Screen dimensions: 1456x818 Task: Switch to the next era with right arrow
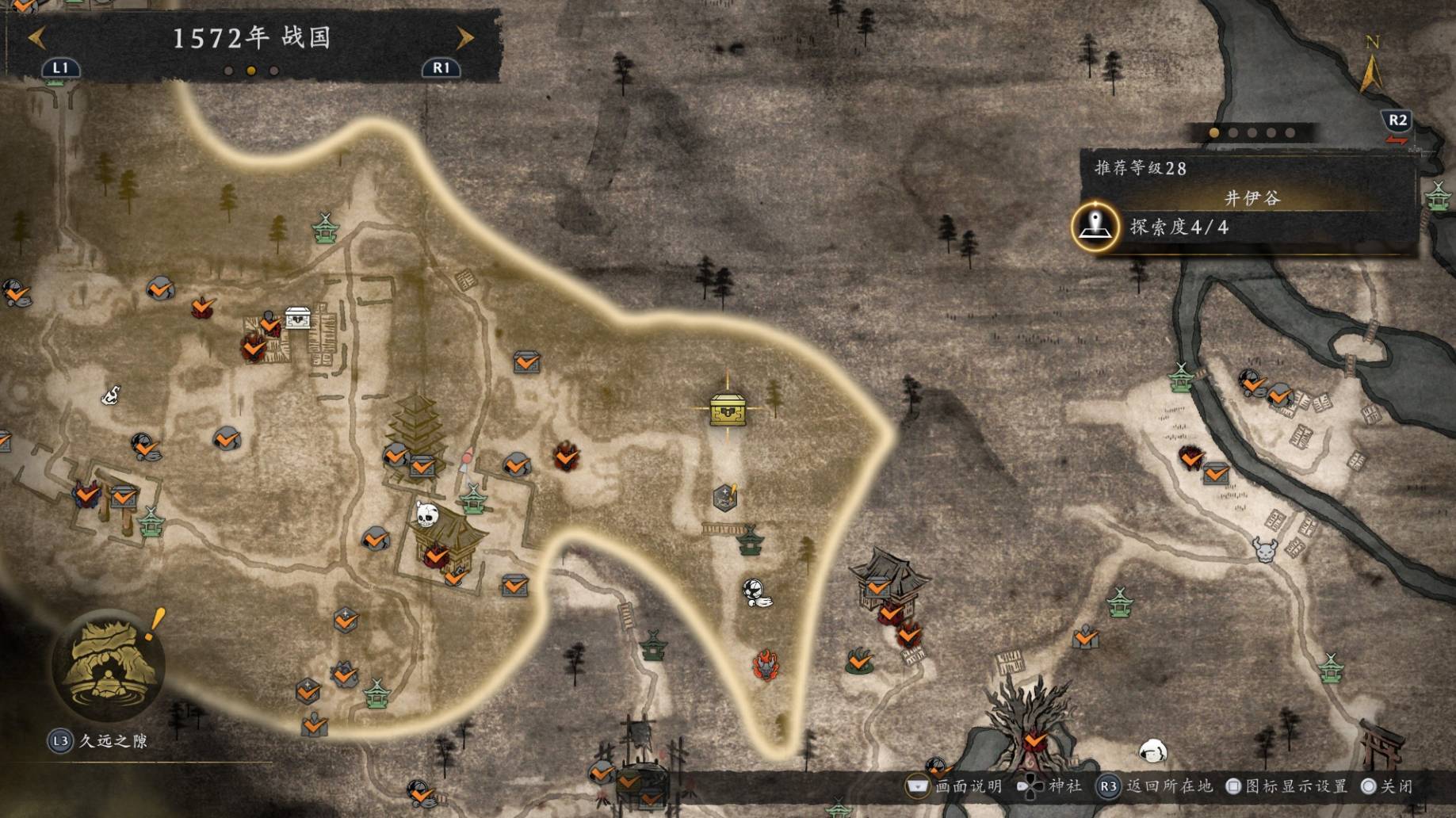click(x=465, y=37)
